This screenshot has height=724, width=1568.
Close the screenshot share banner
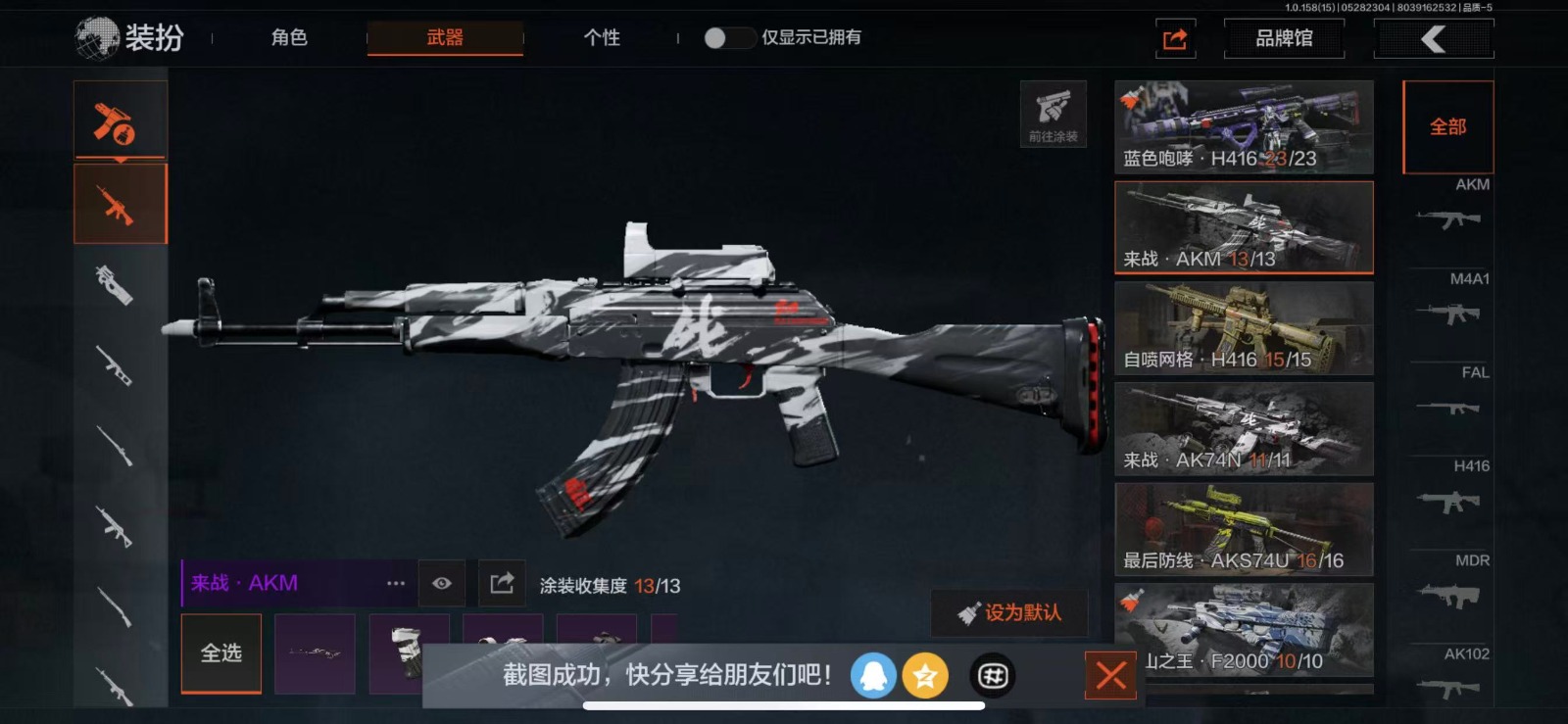point(1110,675)
